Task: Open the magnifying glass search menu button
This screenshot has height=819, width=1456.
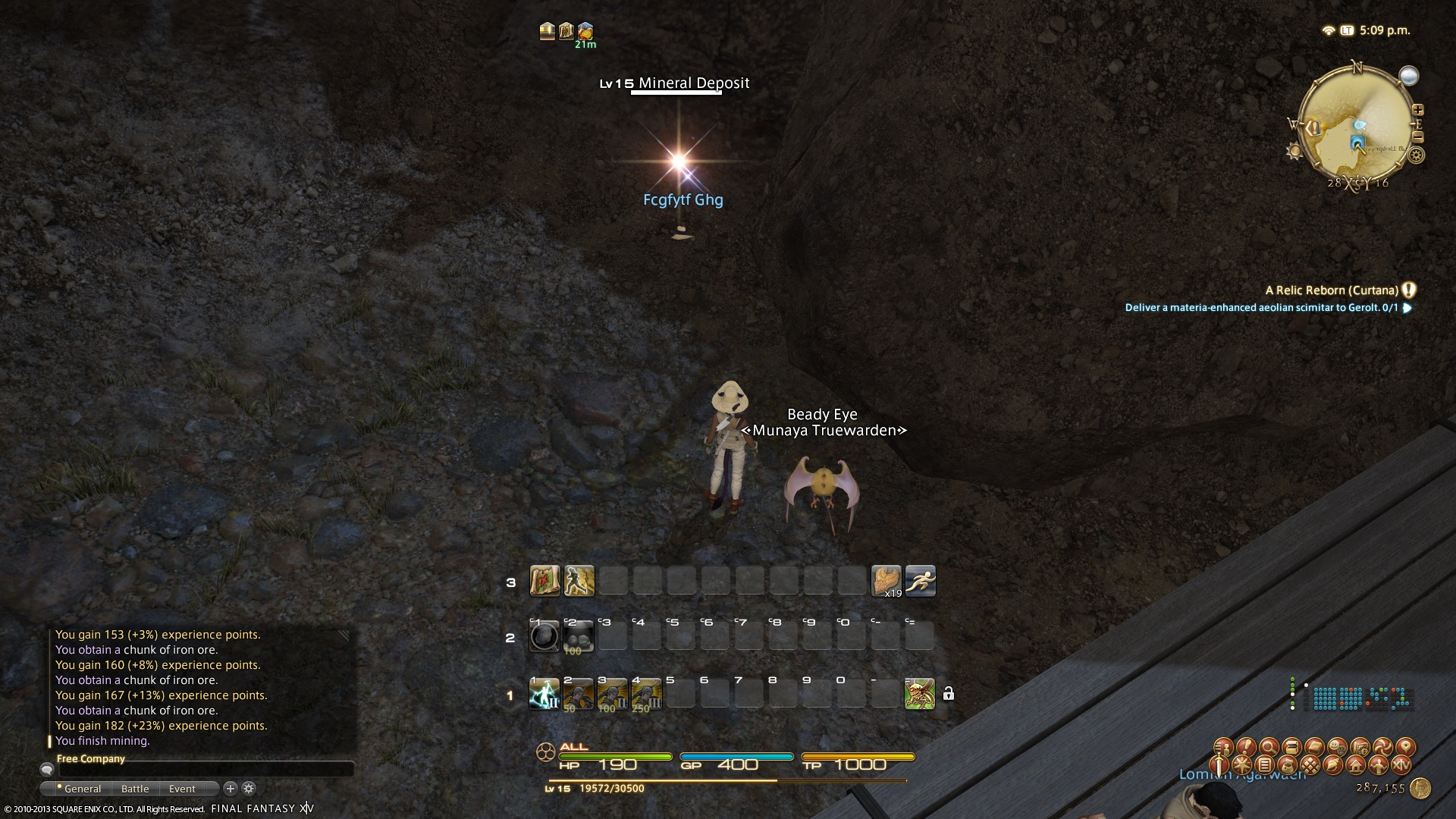Action: 1269,748
